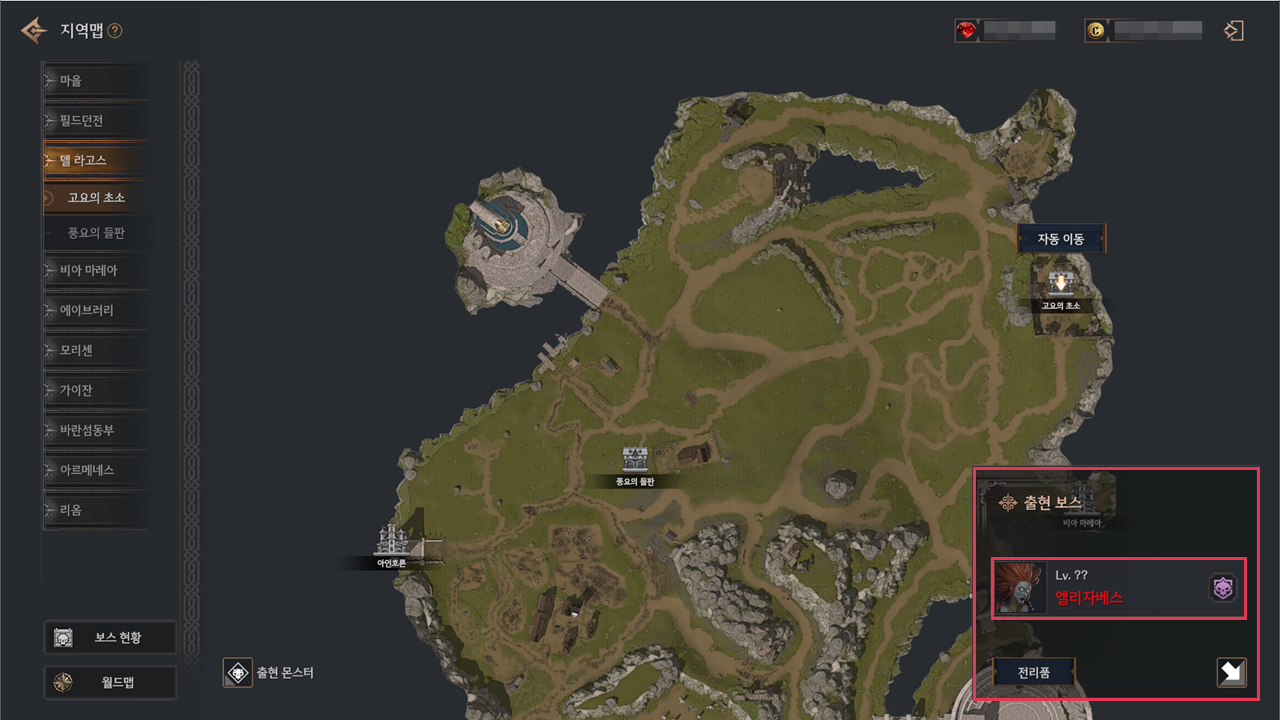View the 전리품 loot list

[x=1033, y=673]
